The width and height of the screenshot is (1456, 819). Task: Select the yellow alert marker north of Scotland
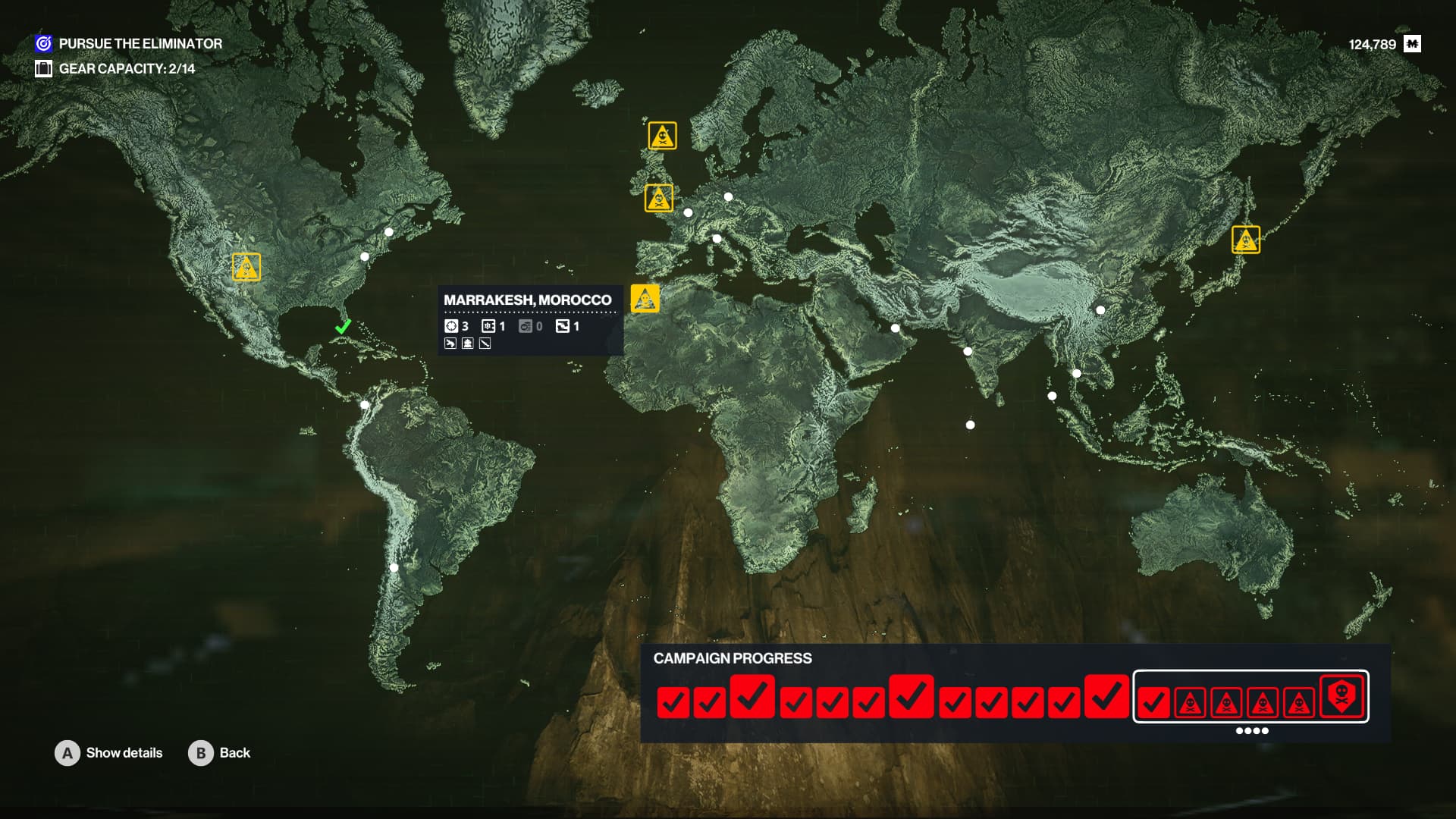(662, 136)
